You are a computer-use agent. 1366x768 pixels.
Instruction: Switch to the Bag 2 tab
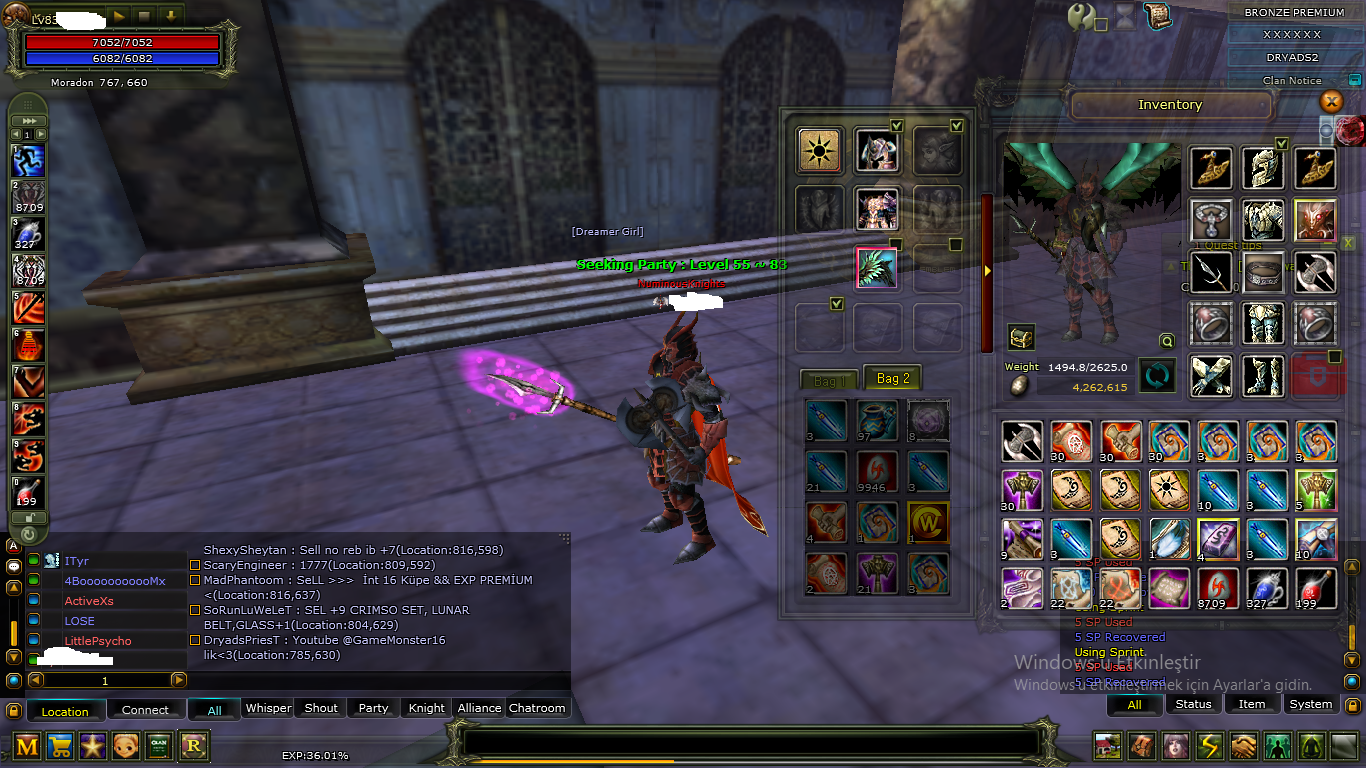(x=893, y=379)
